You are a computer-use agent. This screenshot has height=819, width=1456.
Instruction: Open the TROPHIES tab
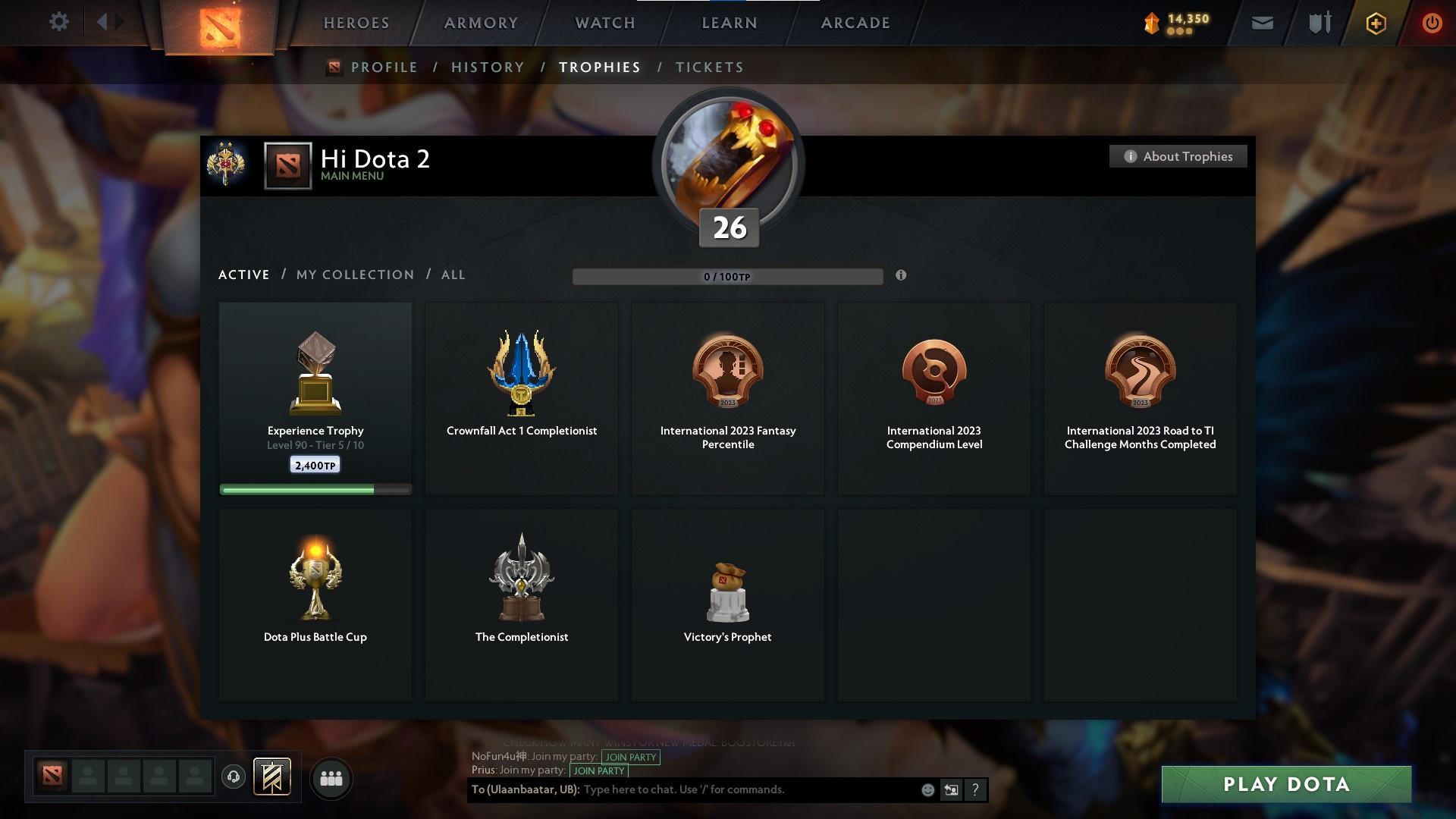click(x=599, y=67)
